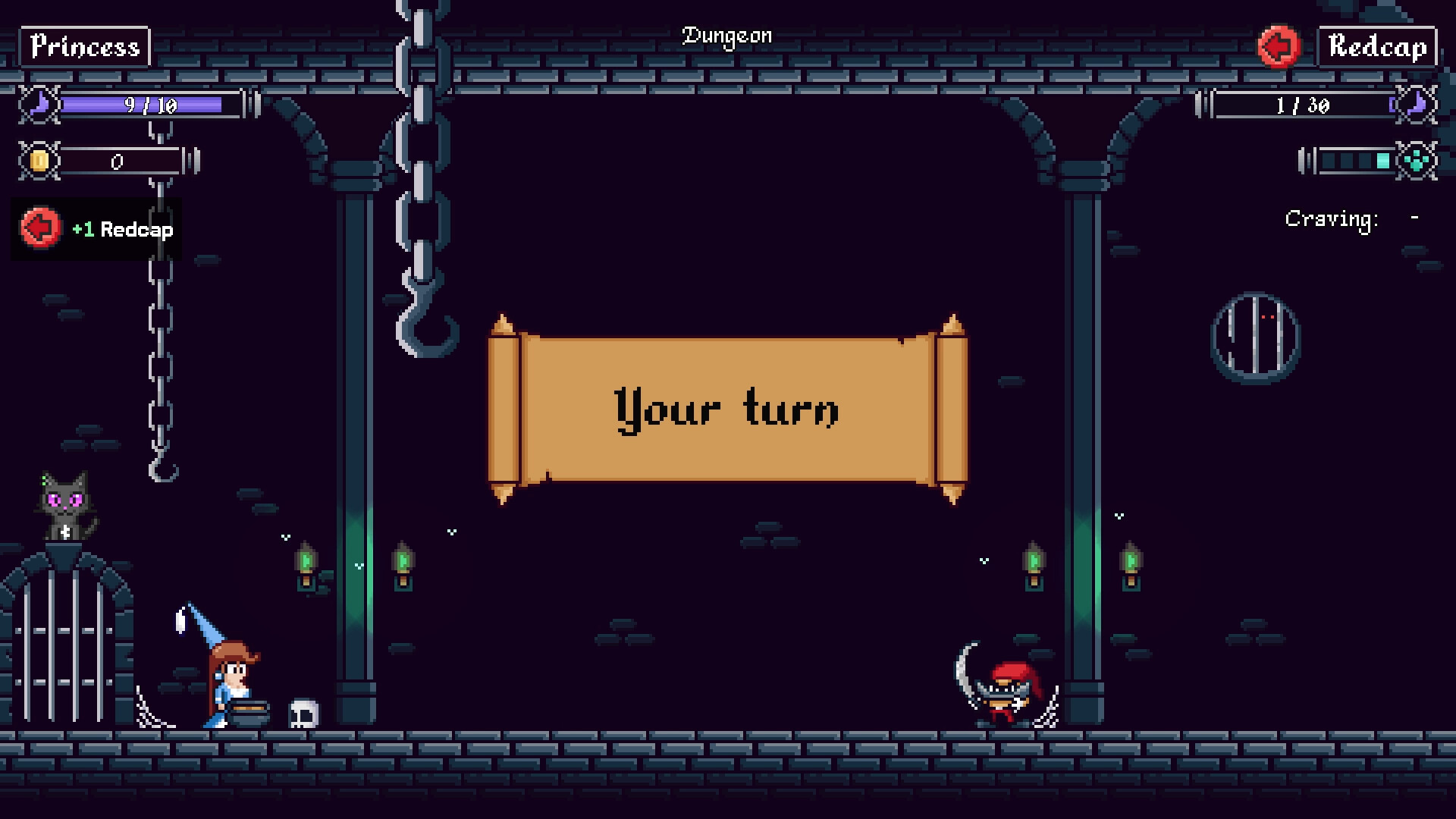This screenshot has width=1456, height=819.
Task: Click the red arrow Redcap emblem top right
Action: coord(1279,47)
